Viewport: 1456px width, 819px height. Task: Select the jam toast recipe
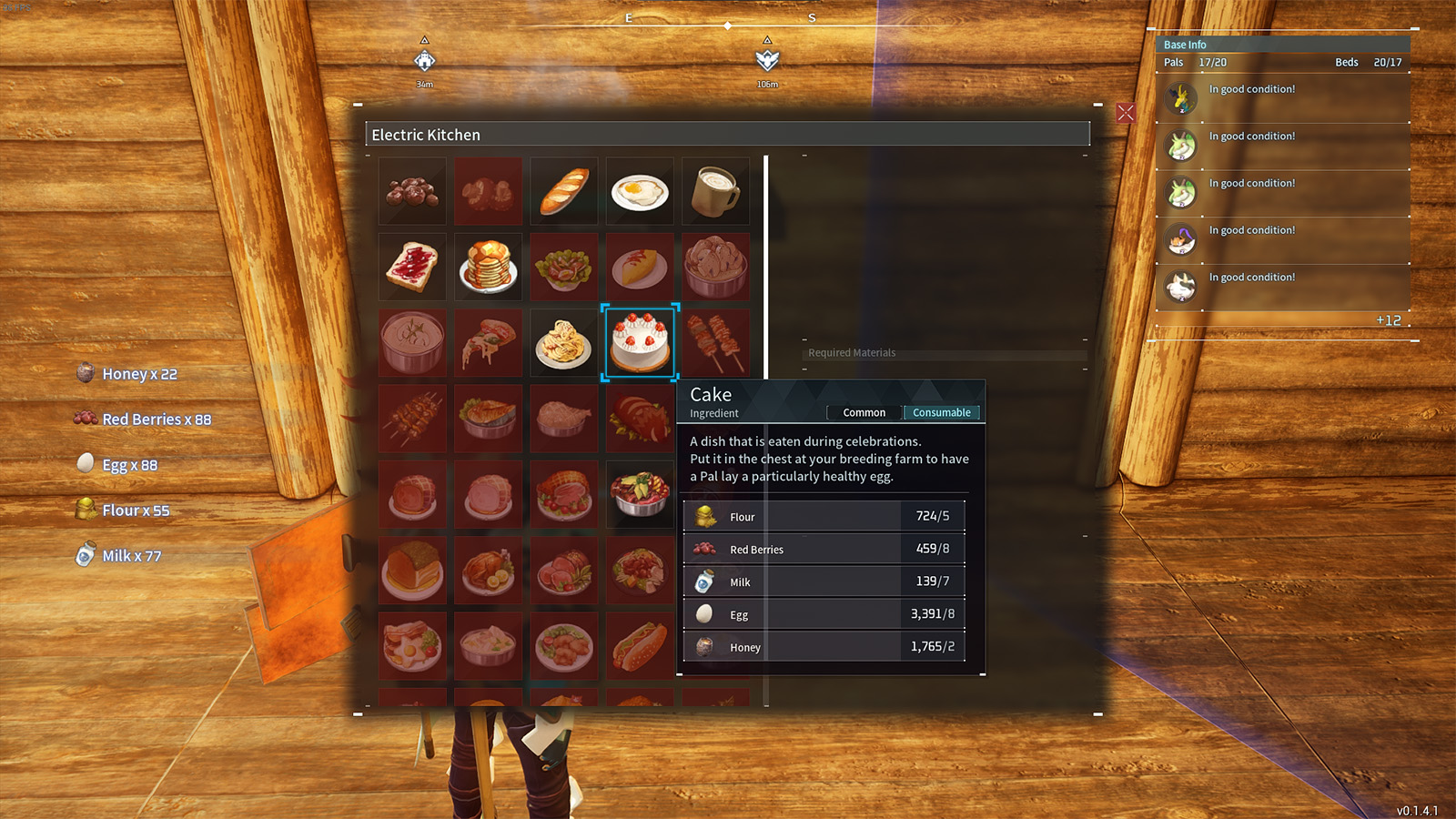[411, 267]
